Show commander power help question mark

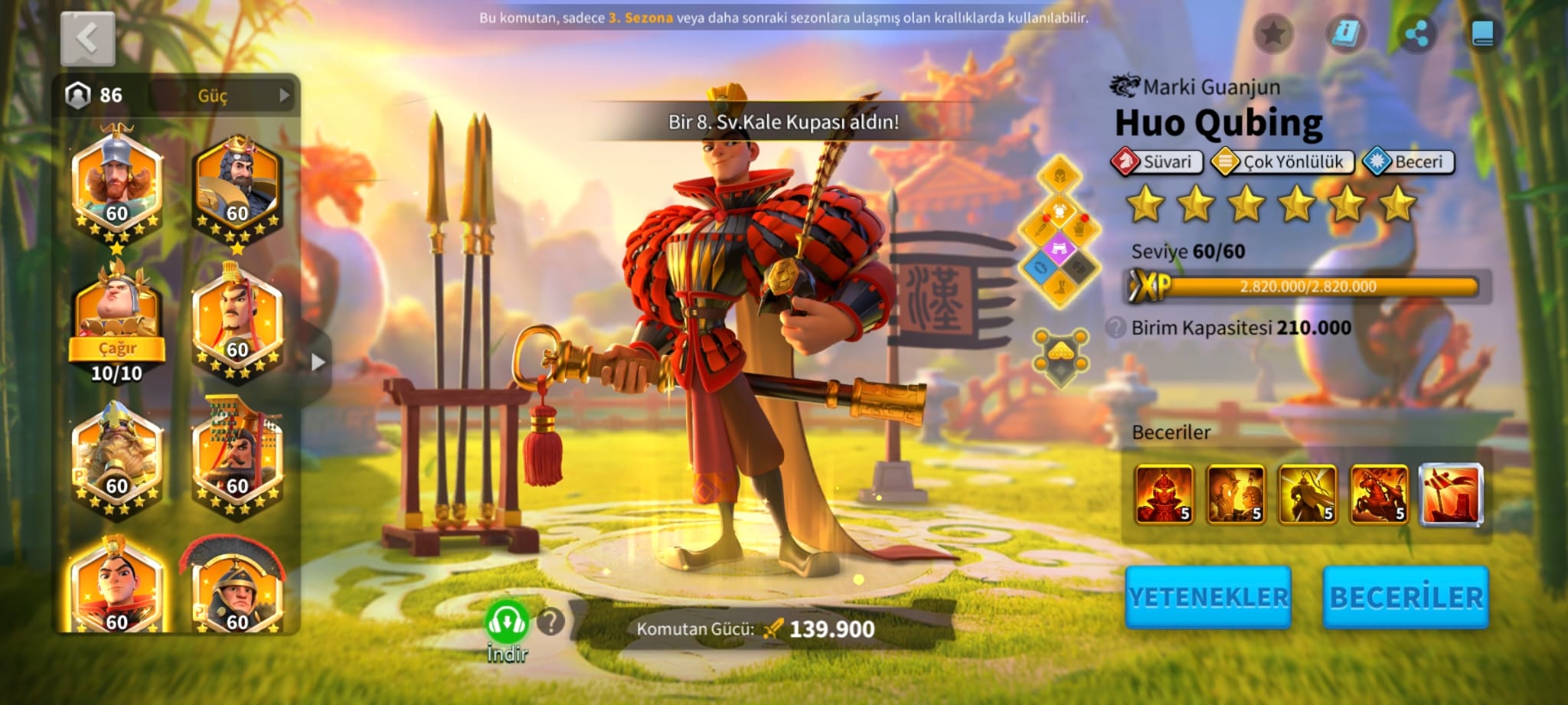[x=550, y=622]
